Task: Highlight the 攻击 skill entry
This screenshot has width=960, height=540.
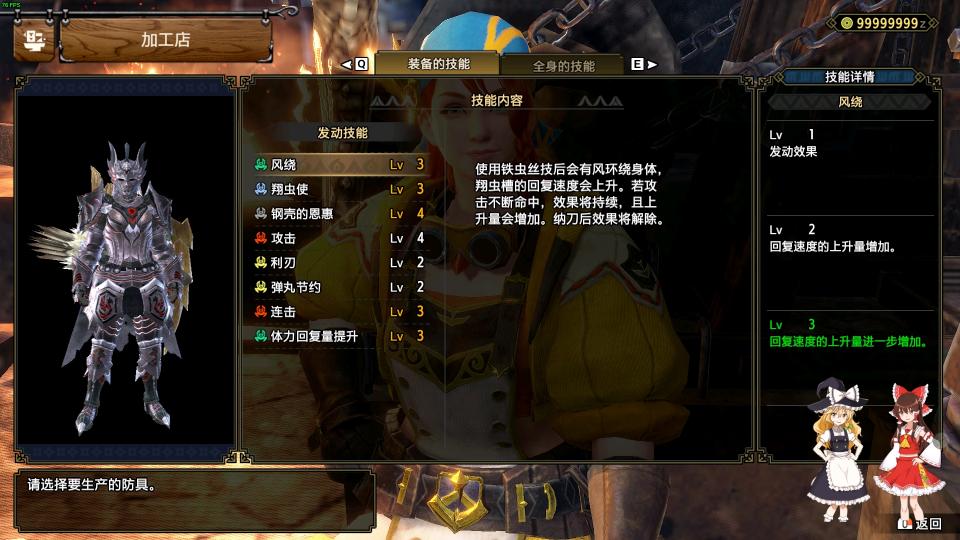Action: [x=340, y=238]
